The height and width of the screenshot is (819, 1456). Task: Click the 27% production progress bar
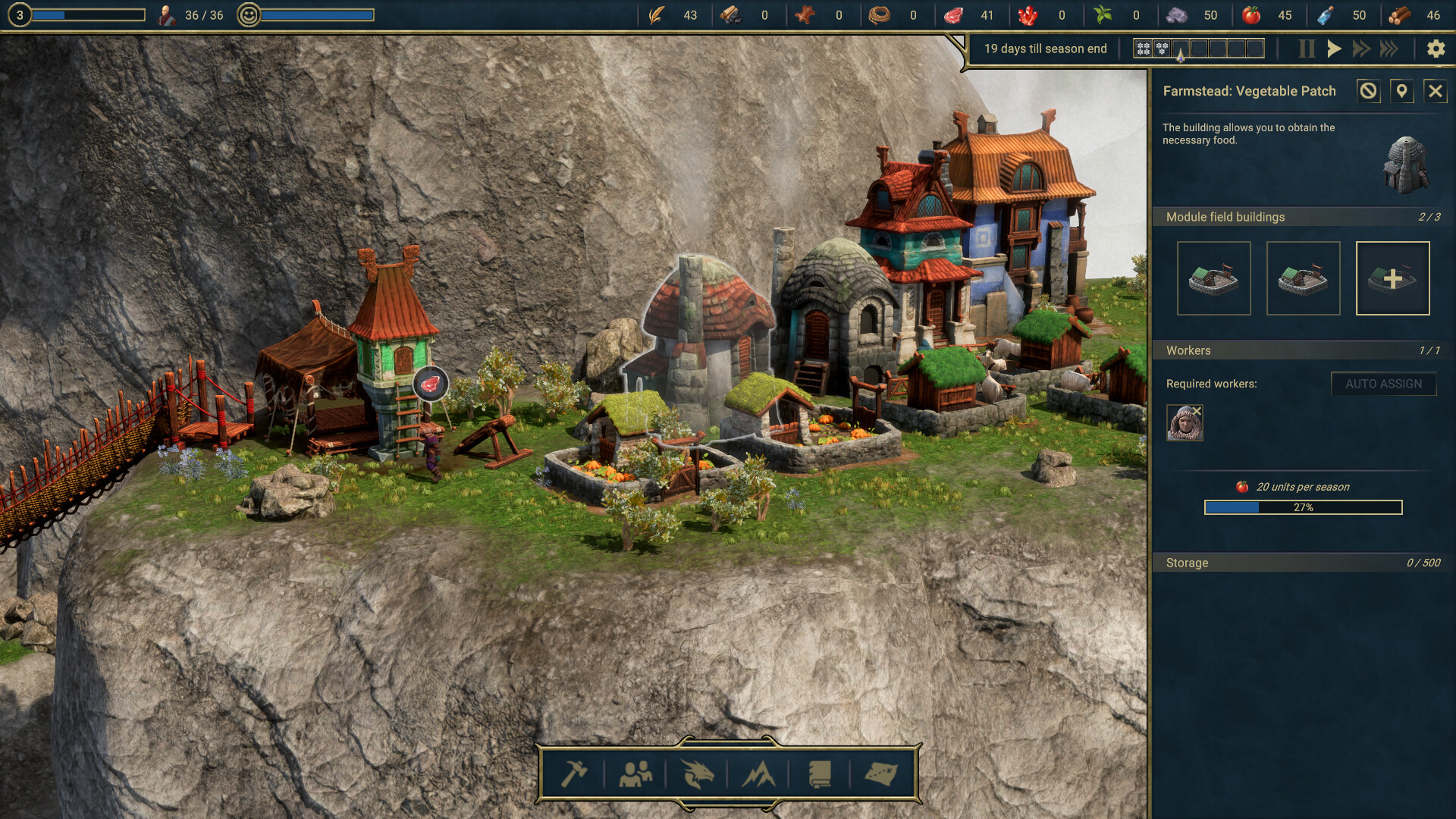[1304, 508]
